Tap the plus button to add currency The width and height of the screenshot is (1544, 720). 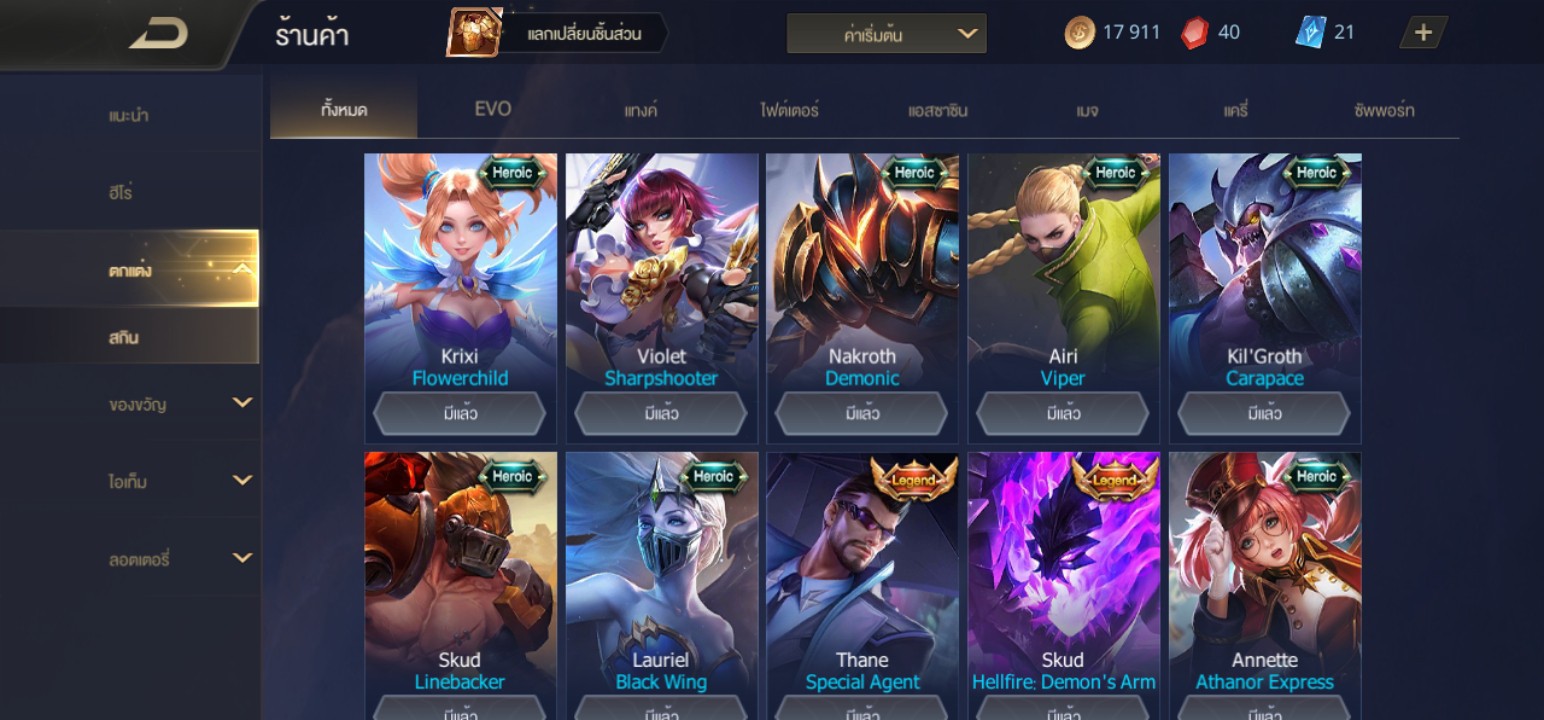(1423, 33)
